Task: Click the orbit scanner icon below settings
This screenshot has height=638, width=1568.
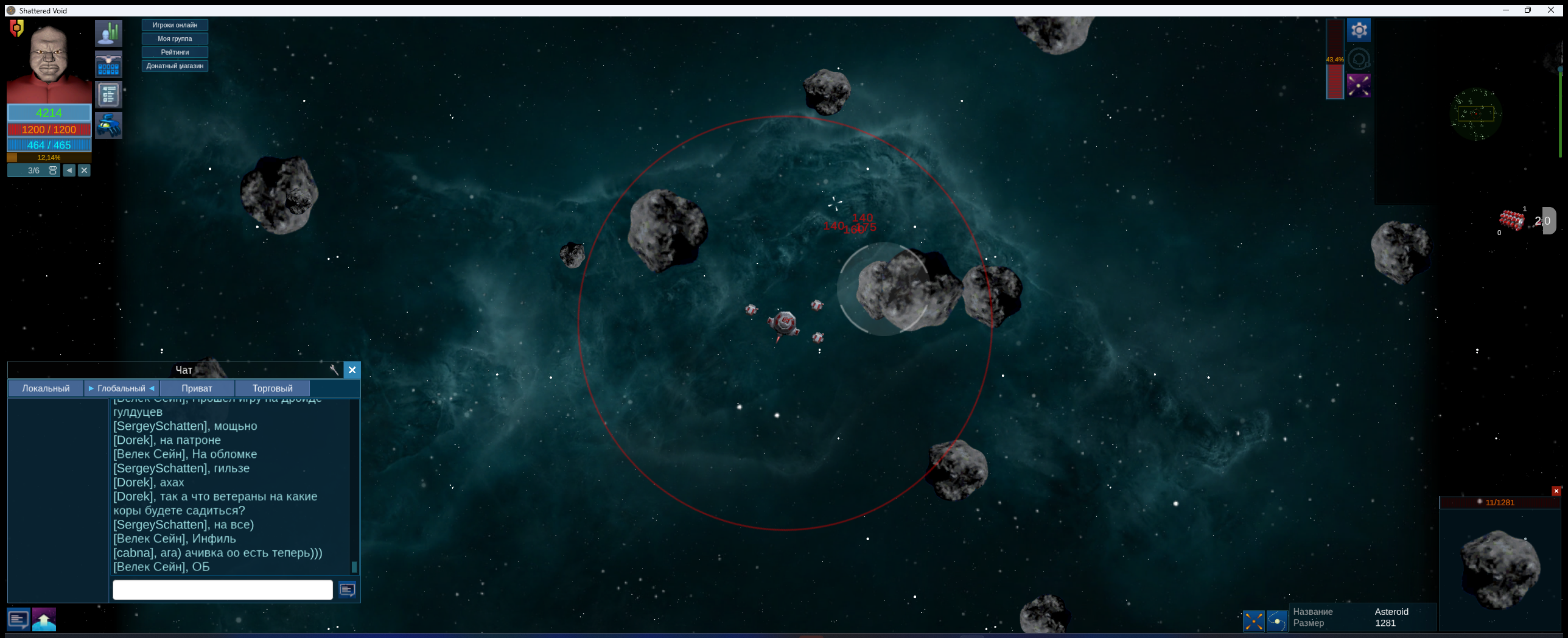Action: [1360, 58]
